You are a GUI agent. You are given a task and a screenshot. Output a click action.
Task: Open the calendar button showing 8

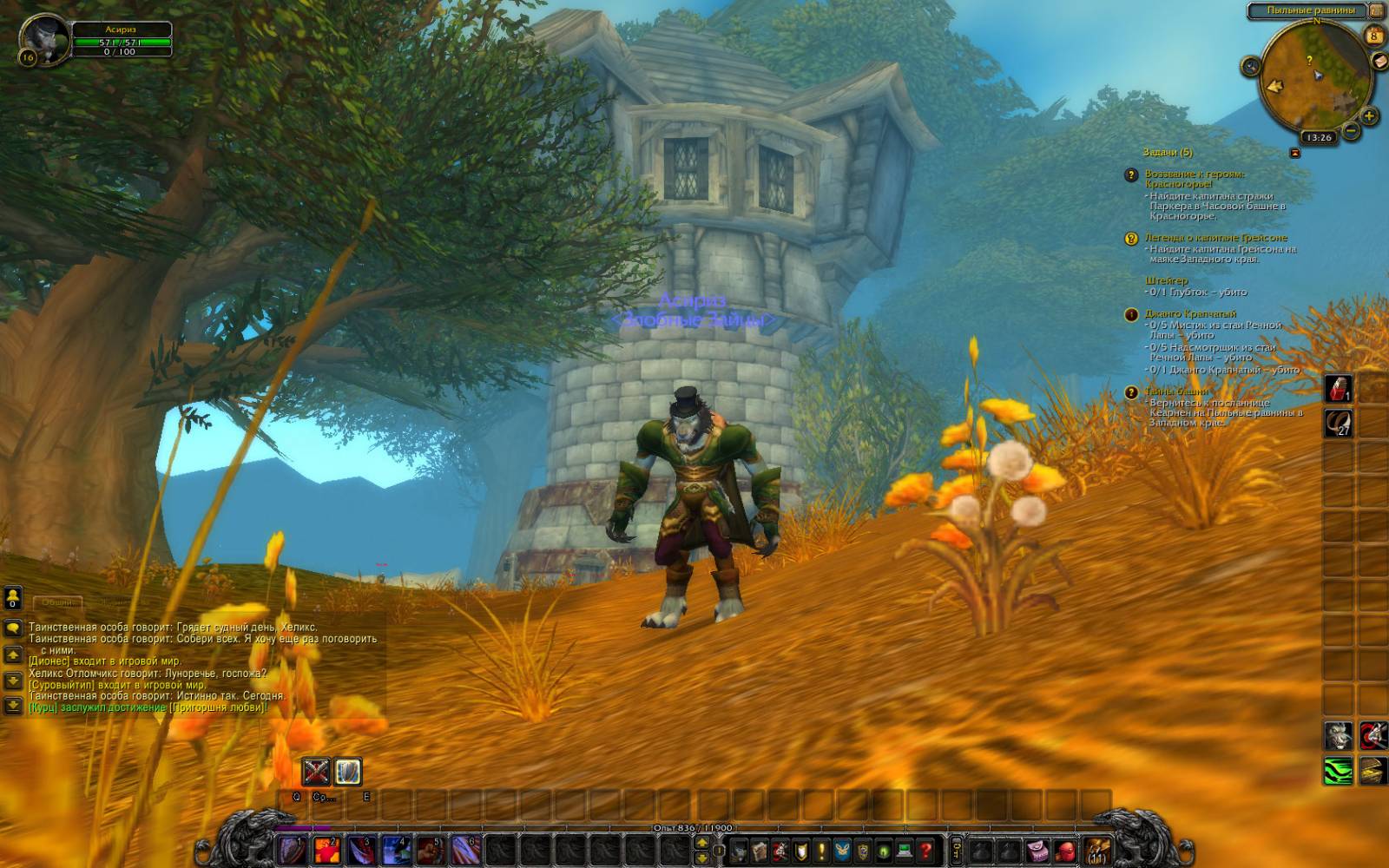[1373, 36]
